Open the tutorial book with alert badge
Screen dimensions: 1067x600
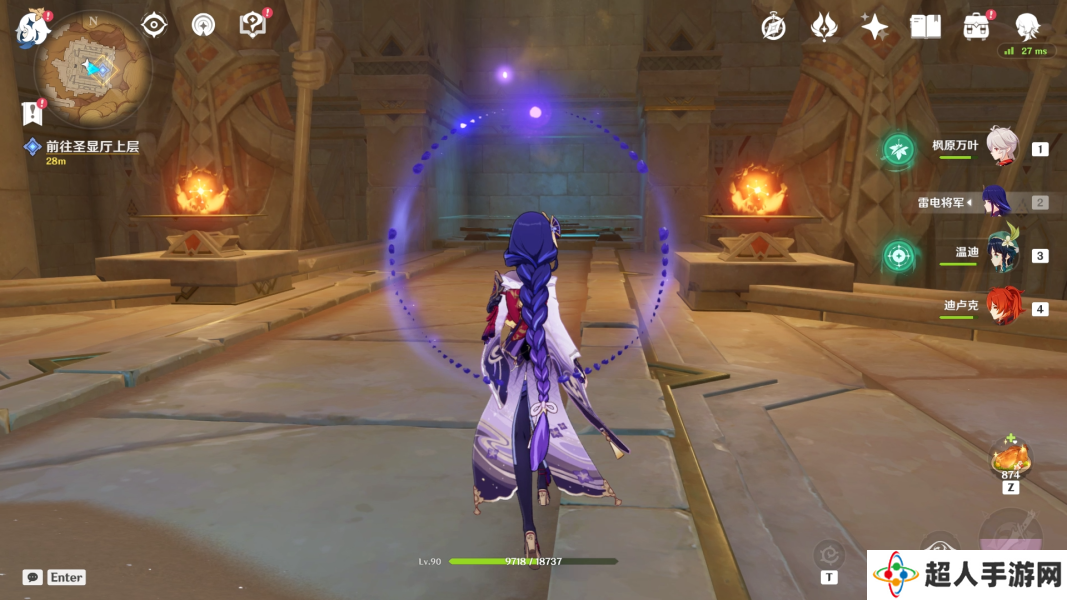253,25
